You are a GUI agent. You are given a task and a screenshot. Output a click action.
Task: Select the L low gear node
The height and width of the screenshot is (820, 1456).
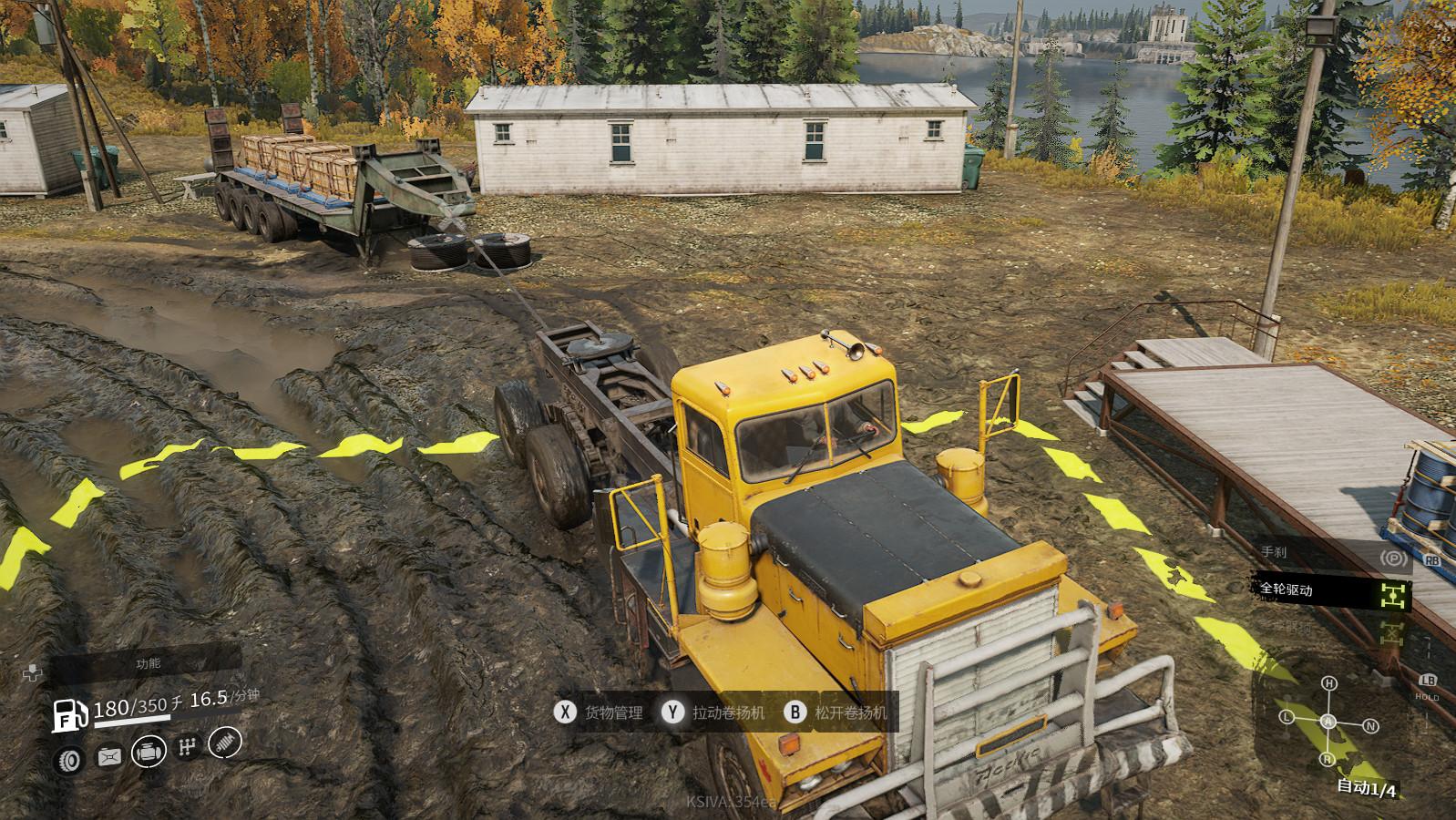coord(1287,717)
